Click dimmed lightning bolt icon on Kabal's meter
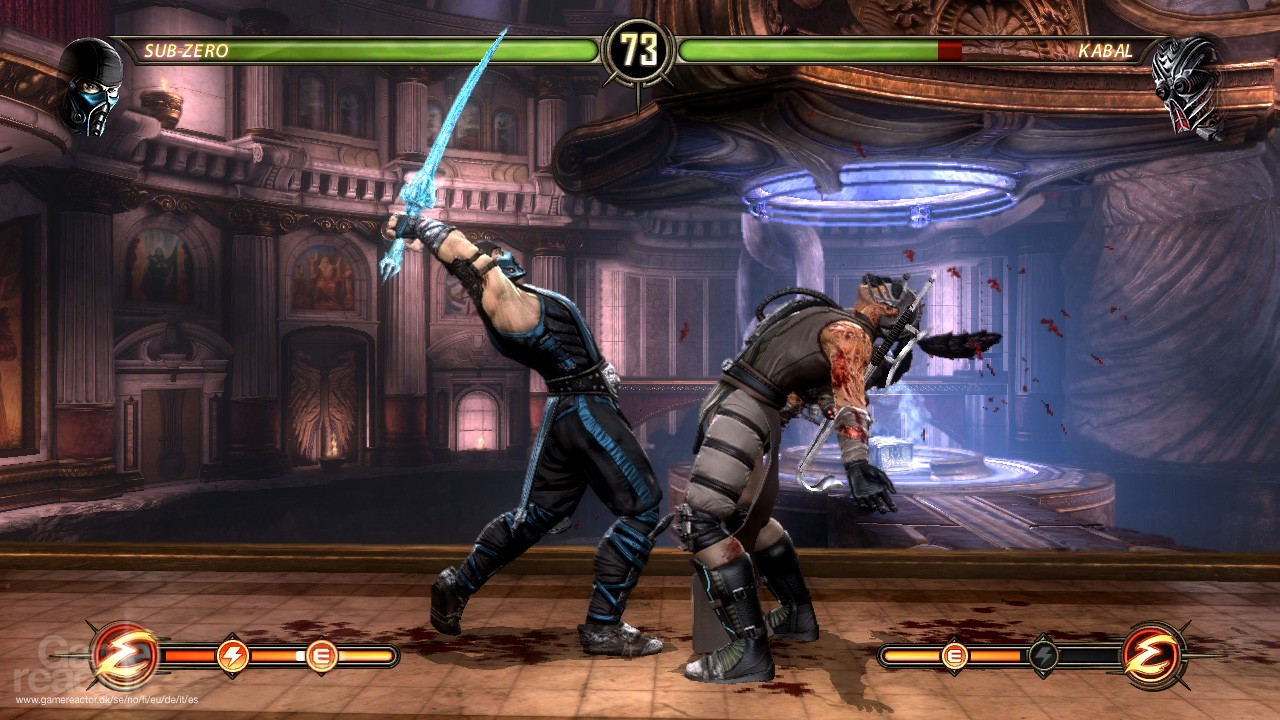The image size is (1280, 720). (1043, 656)
